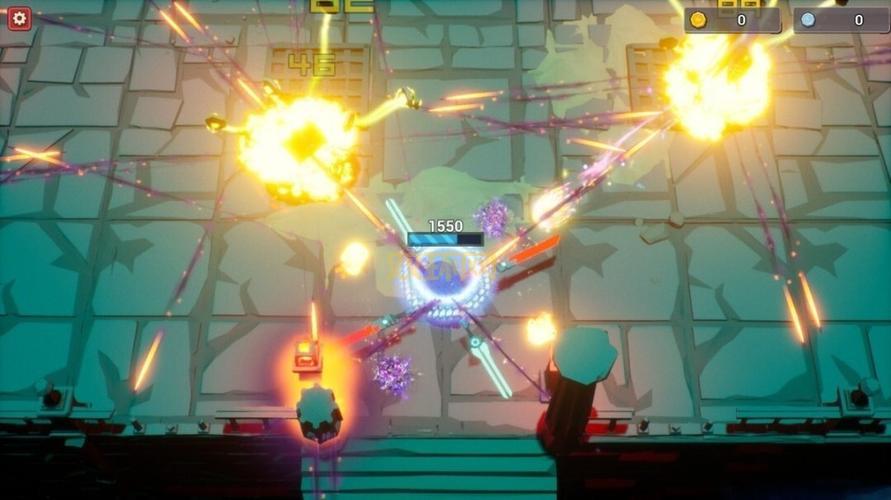Open the settings gear button
891x500 pixels.
tap(19, 18)
